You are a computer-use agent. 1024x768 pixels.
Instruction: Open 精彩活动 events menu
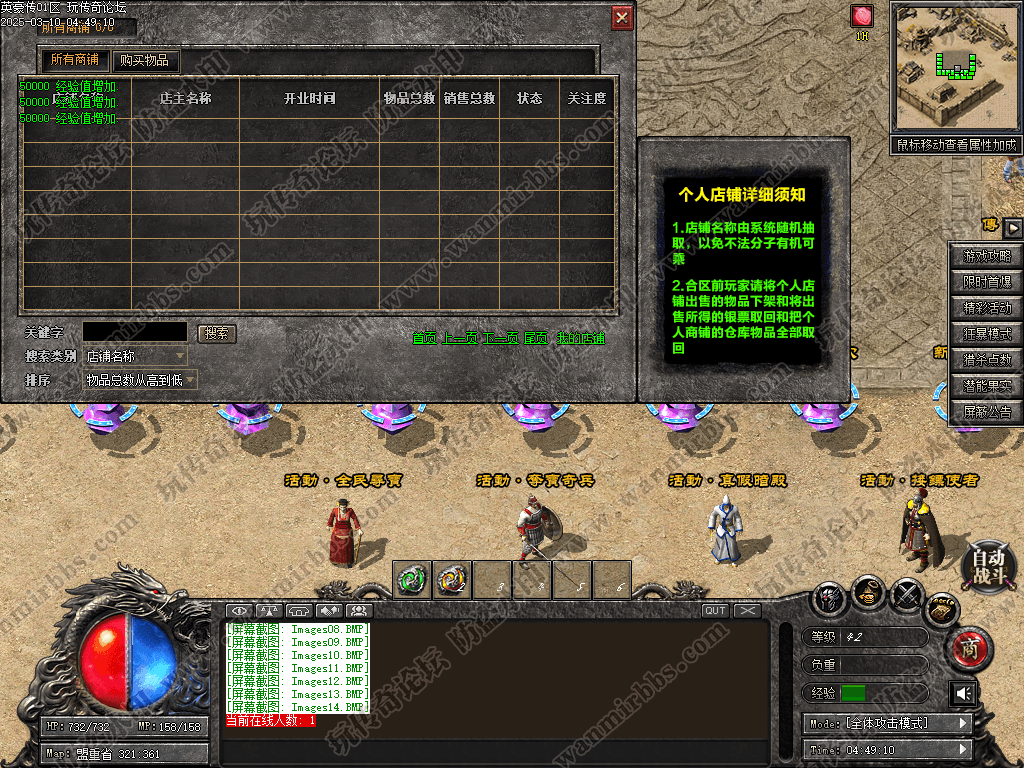tap(987, 308)
